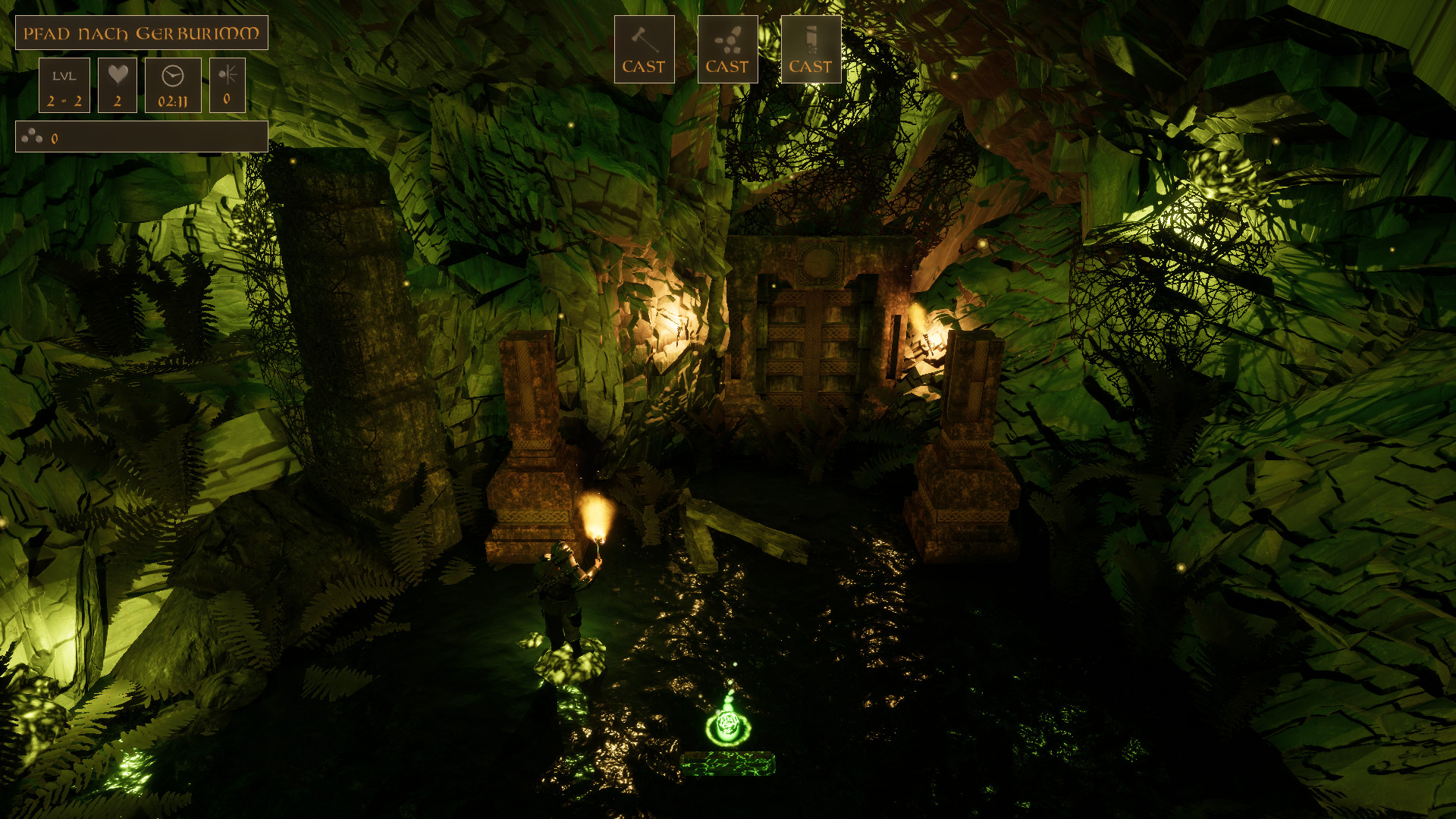Select the hammer spell CAST icon
Image resolution: width=1456 pixels, height=819 pixels.
(x=644, y=48)
